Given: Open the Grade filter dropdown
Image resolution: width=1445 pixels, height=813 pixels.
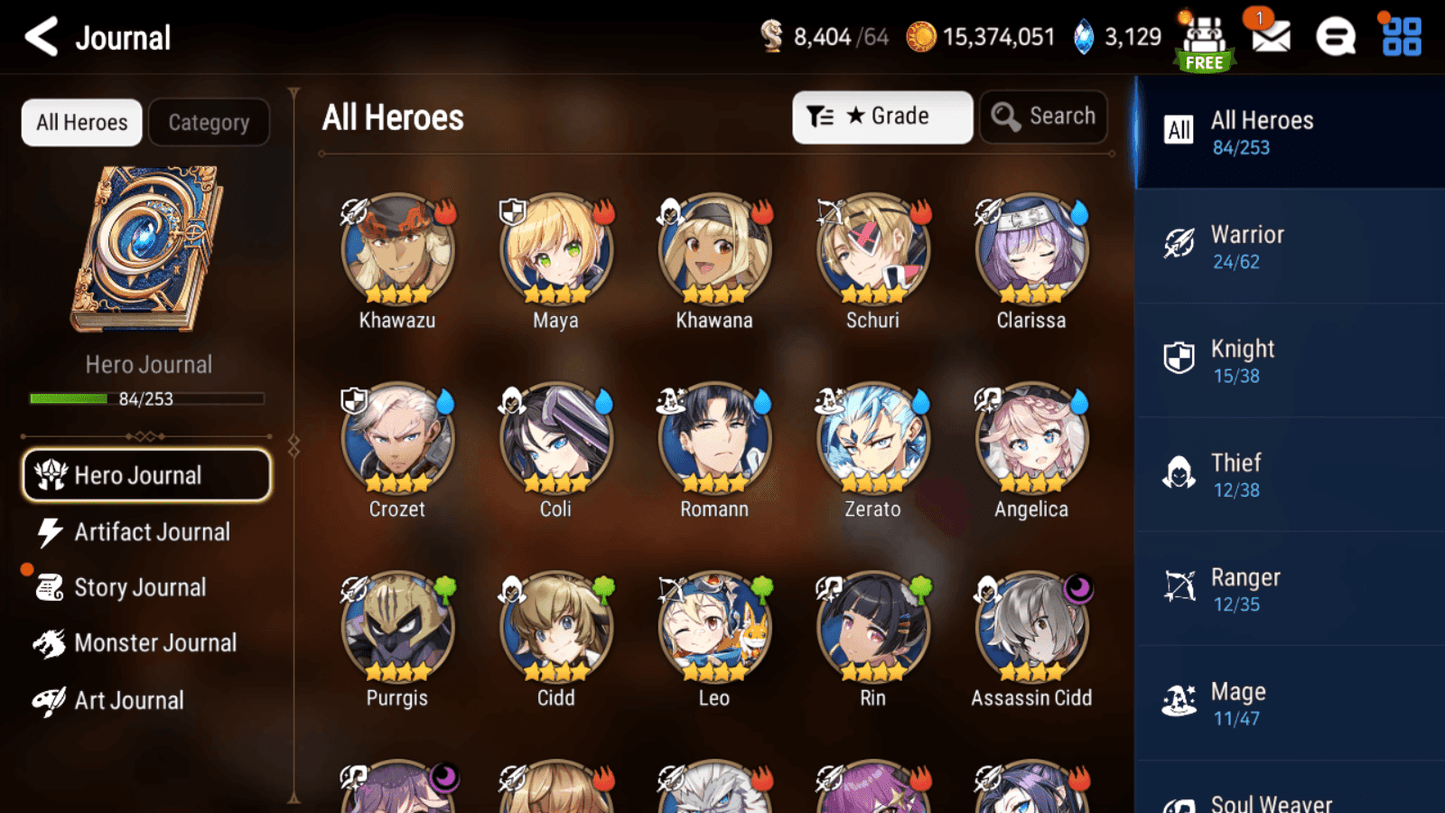Looking at the screenshot, I should coord(882,116).
